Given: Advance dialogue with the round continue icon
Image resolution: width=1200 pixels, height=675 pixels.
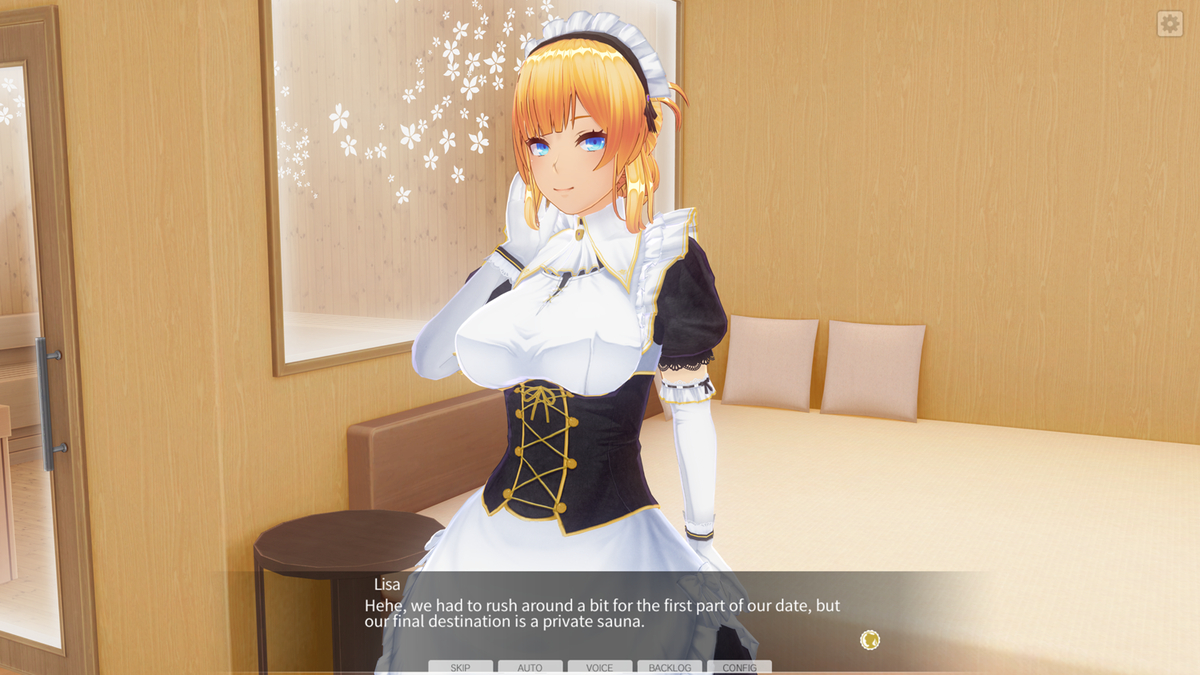Looking at the screenshot, I should click(x=870, y=640).
